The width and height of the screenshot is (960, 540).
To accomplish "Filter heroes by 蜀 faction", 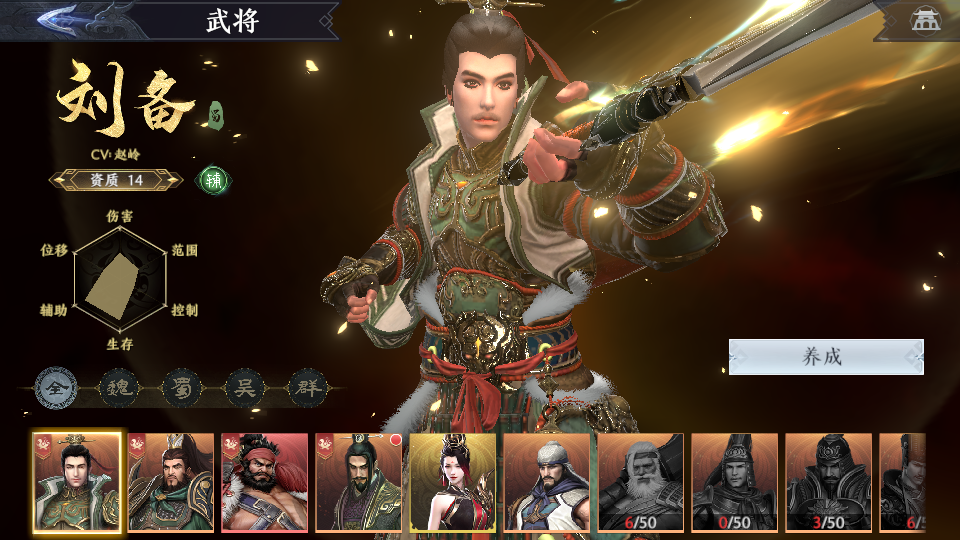I will pos(180,387).
